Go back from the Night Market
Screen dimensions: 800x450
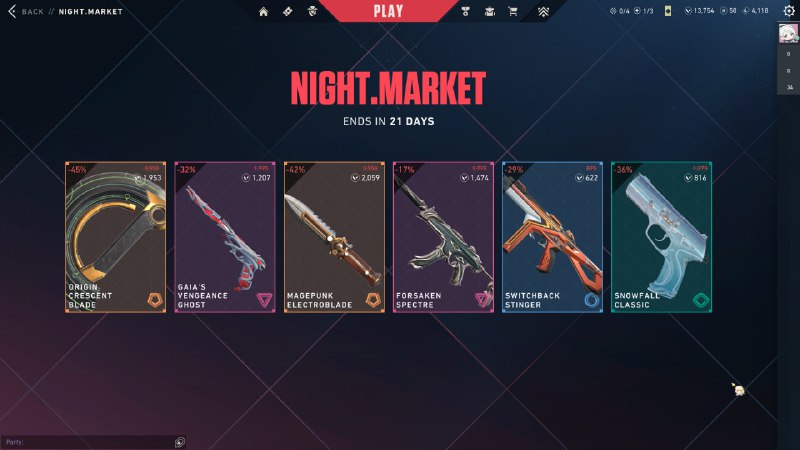27,12
